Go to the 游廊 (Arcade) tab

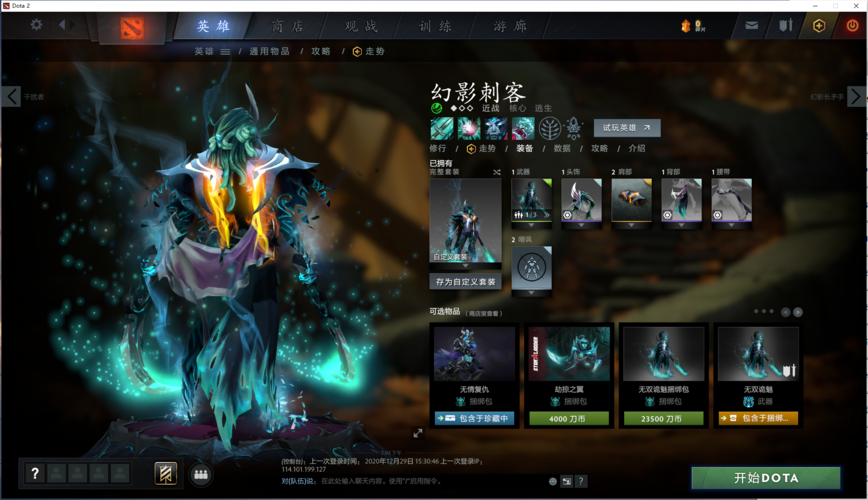509,26
